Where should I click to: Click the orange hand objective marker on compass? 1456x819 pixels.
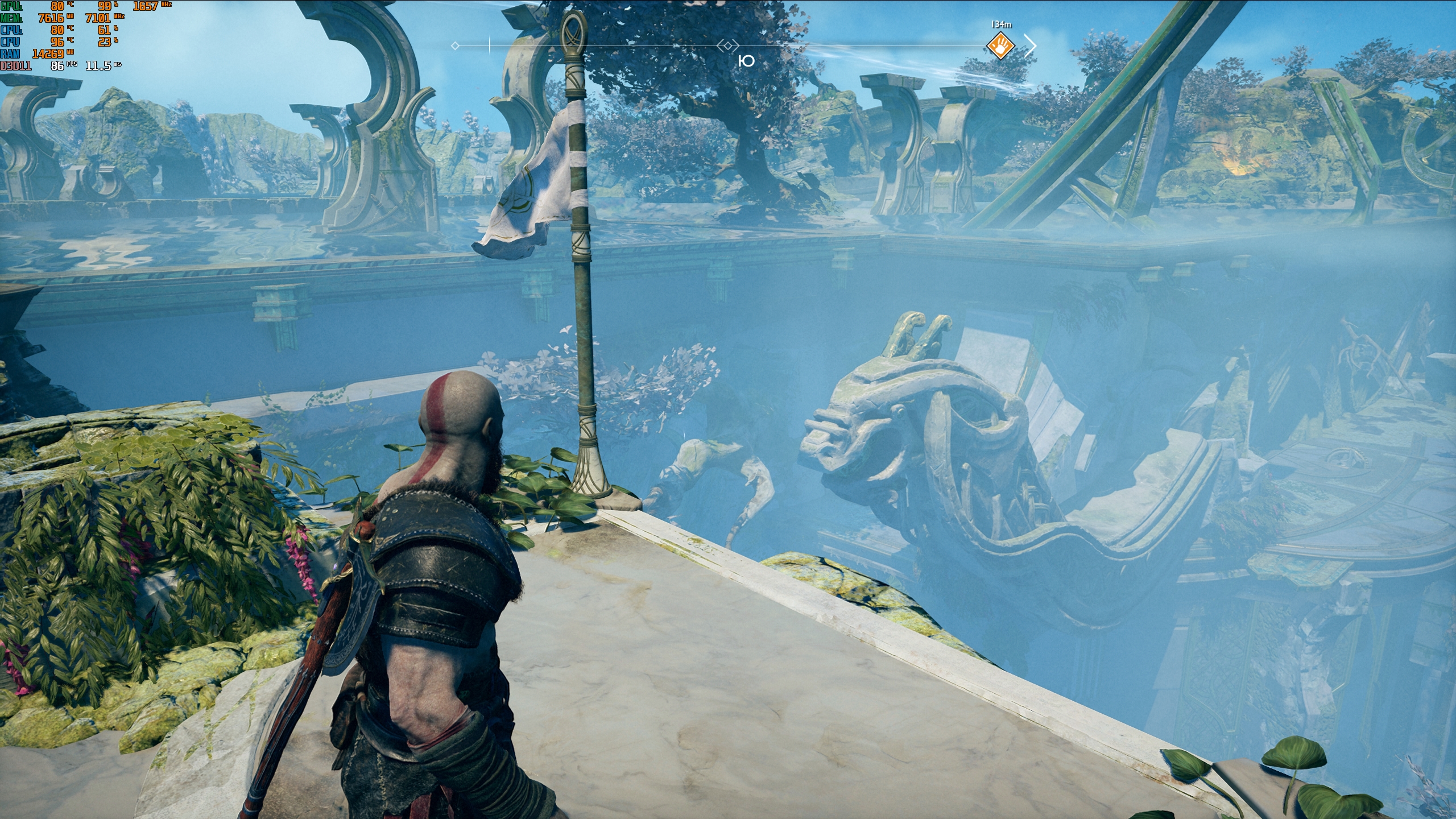tap(1000, 45)
